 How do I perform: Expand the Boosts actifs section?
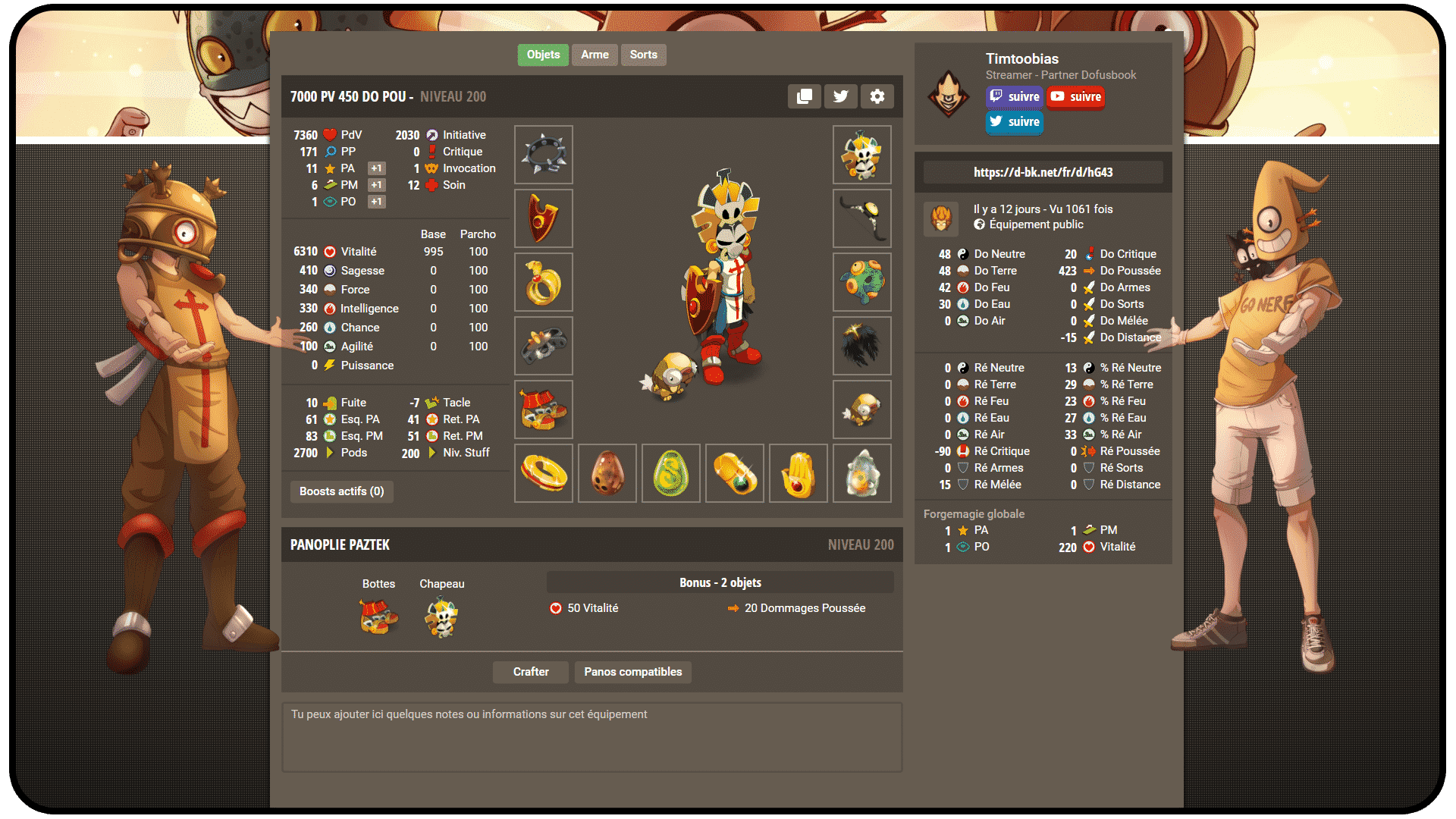pyautogui.click(x=341, y=491)
